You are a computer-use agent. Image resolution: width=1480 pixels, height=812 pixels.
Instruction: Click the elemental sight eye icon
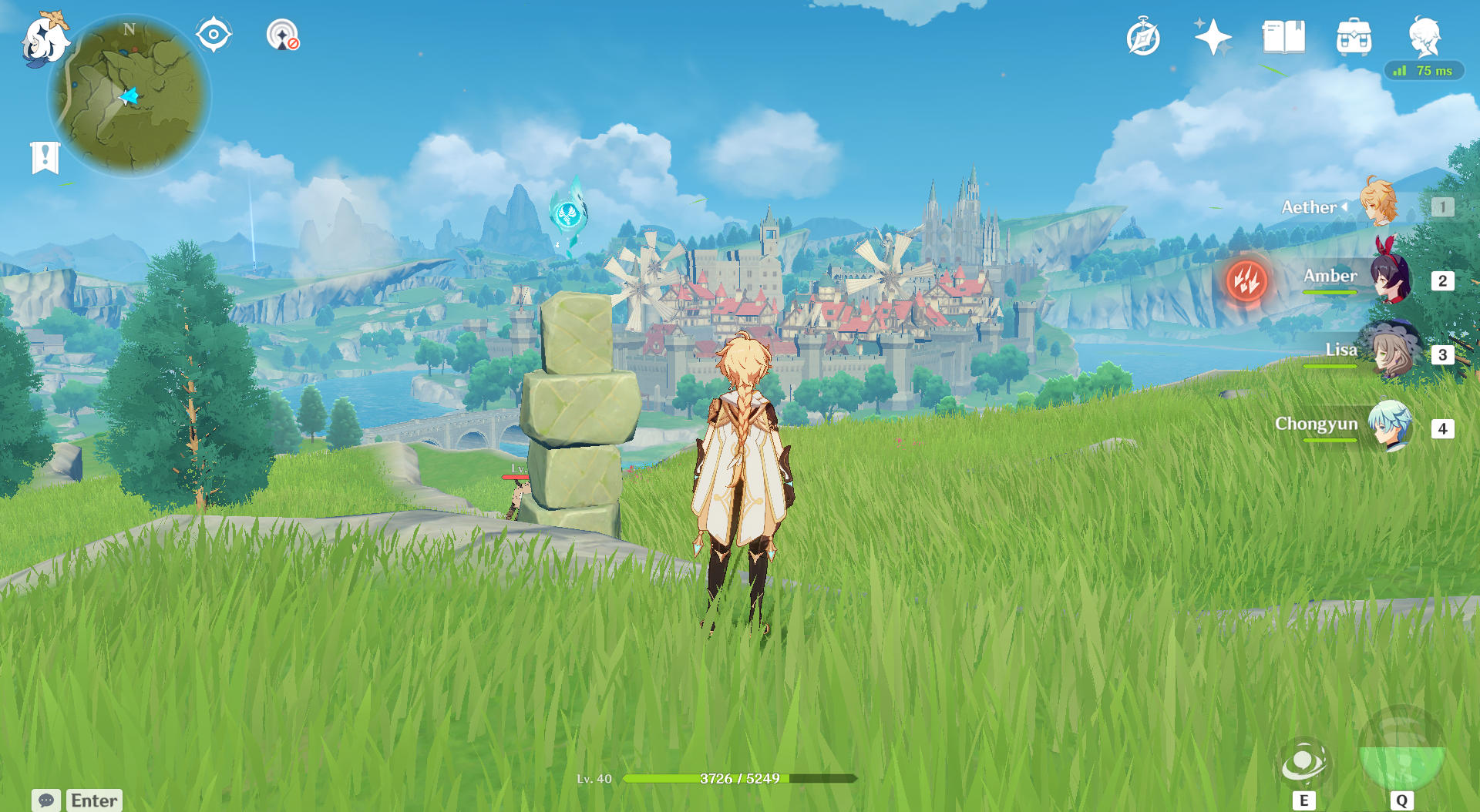[214, 35]
